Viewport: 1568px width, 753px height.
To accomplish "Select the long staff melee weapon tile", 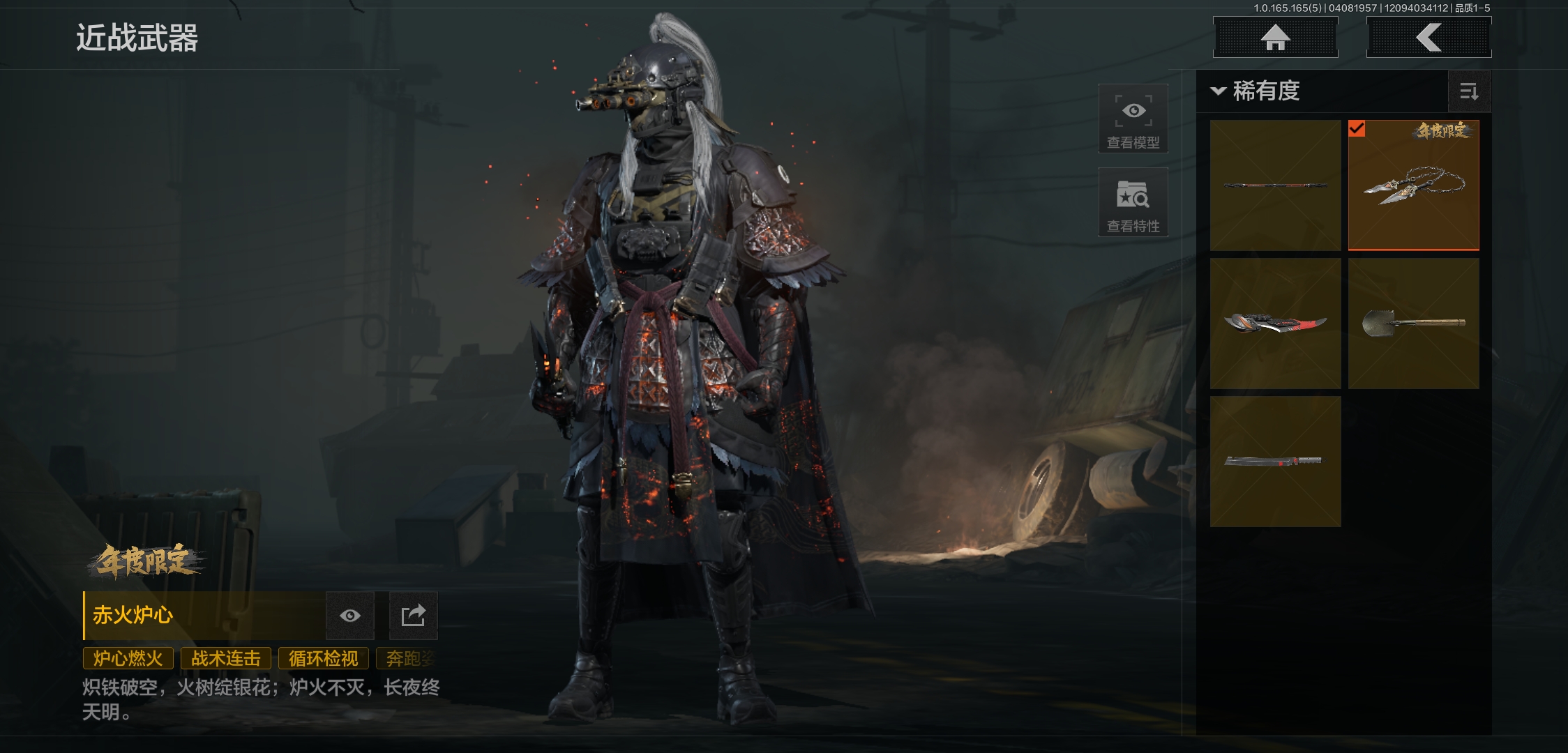I will point(1275,185).
